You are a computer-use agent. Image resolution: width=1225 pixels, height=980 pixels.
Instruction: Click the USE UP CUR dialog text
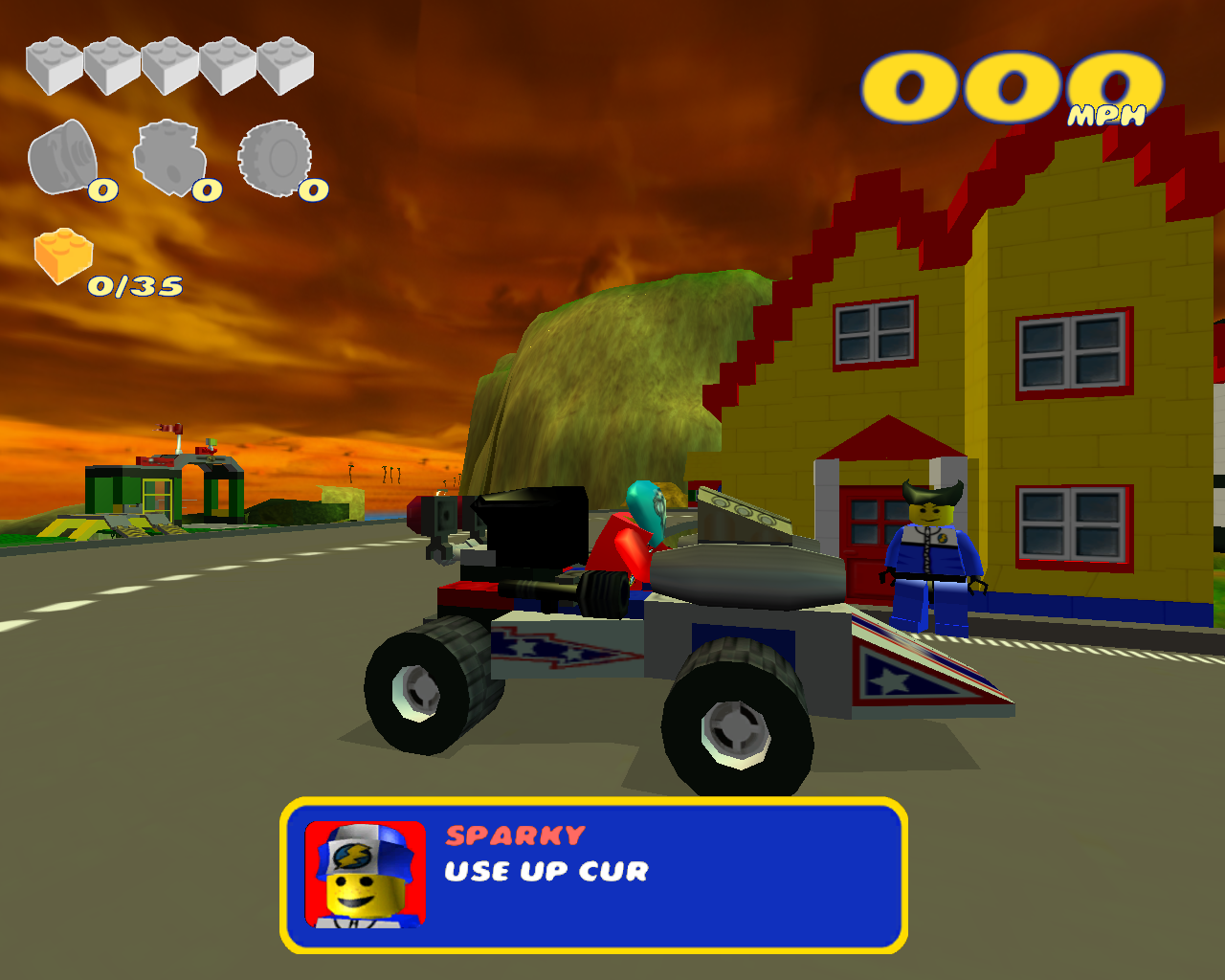[545, 872]
